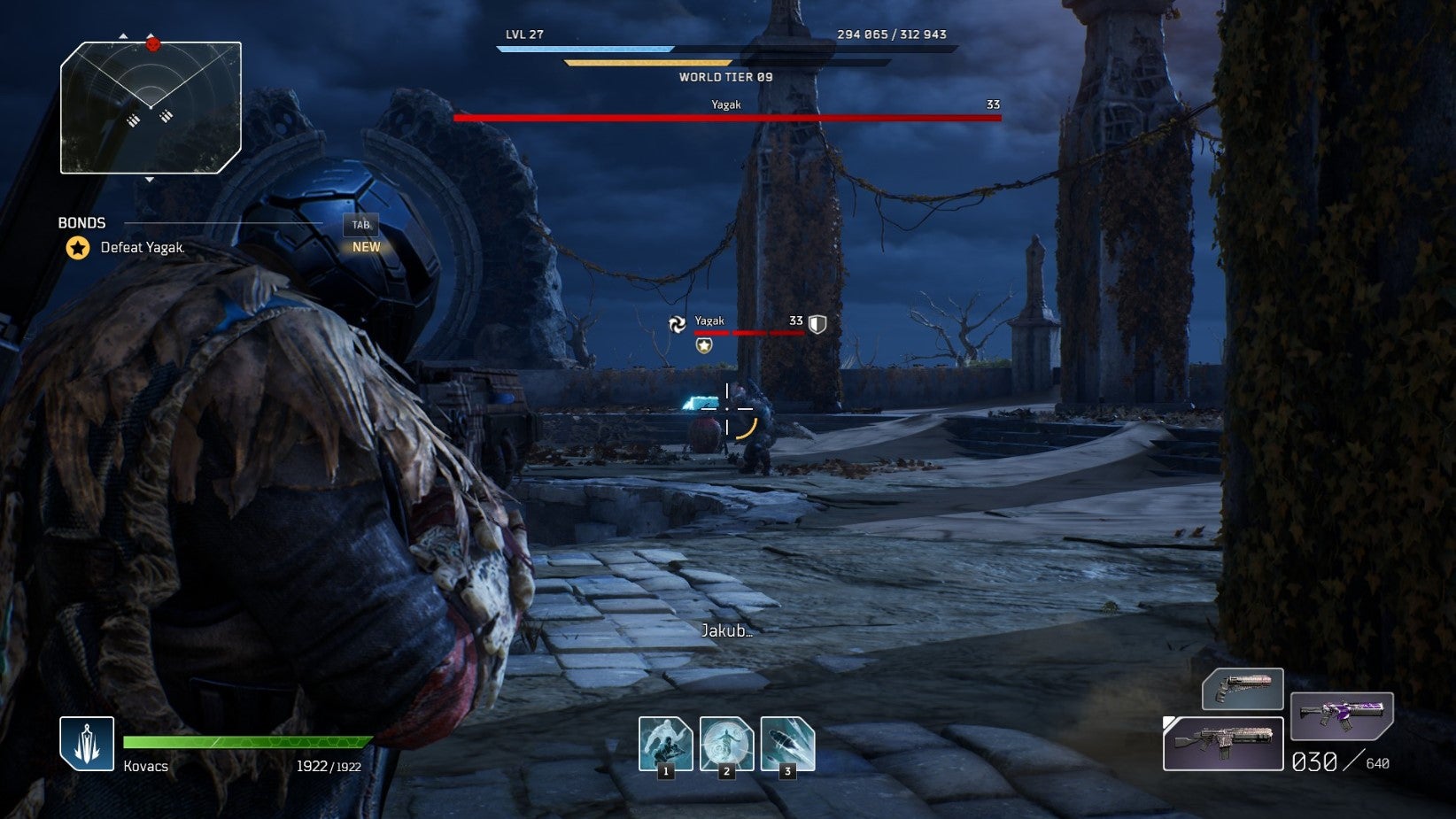Open the Bonds quest tracker header
The width and height of the screenshot is (1456, 819).
point(81,223)
